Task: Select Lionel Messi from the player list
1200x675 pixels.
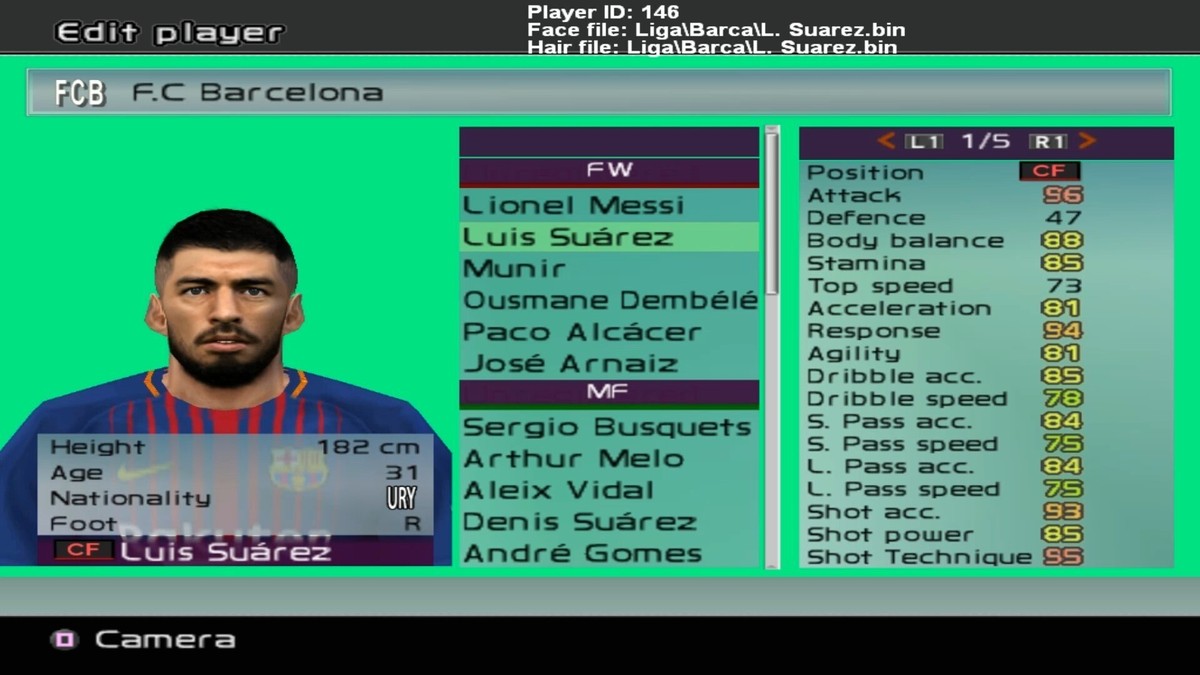Action: tap(573, 206)
